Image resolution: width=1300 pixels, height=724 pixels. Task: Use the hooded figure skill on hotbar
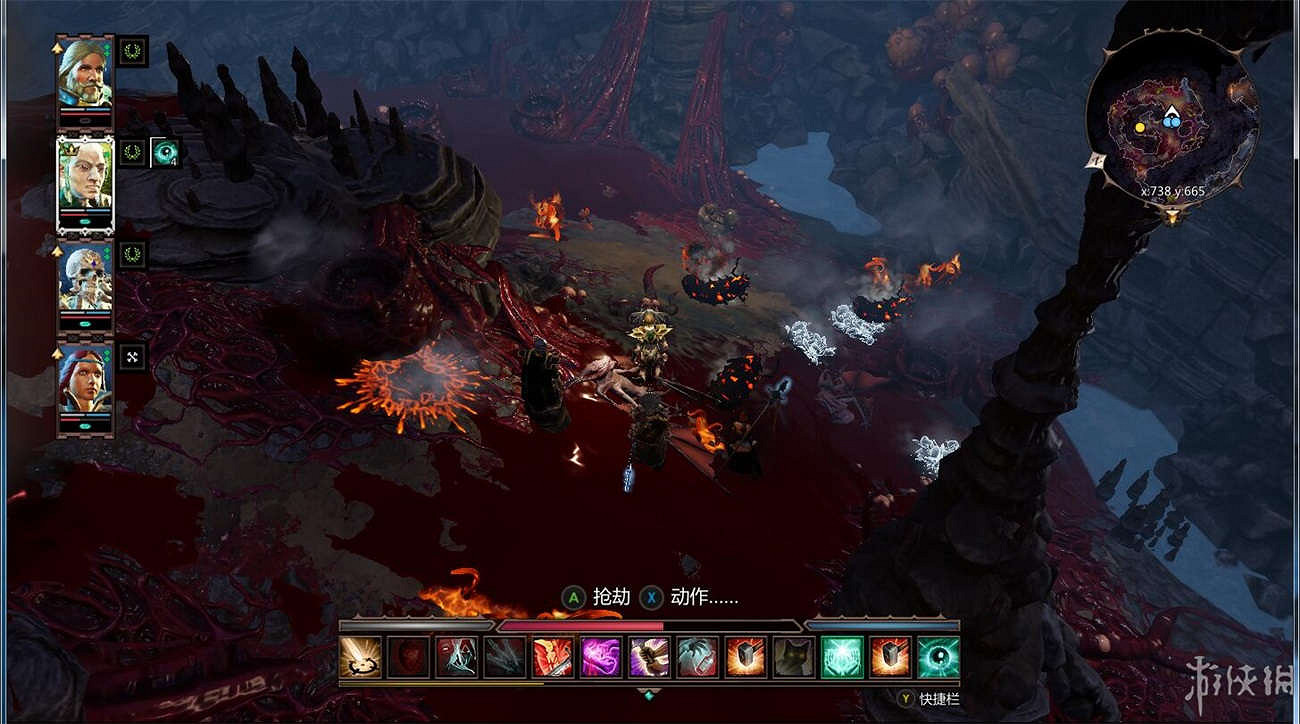[456, 657]
